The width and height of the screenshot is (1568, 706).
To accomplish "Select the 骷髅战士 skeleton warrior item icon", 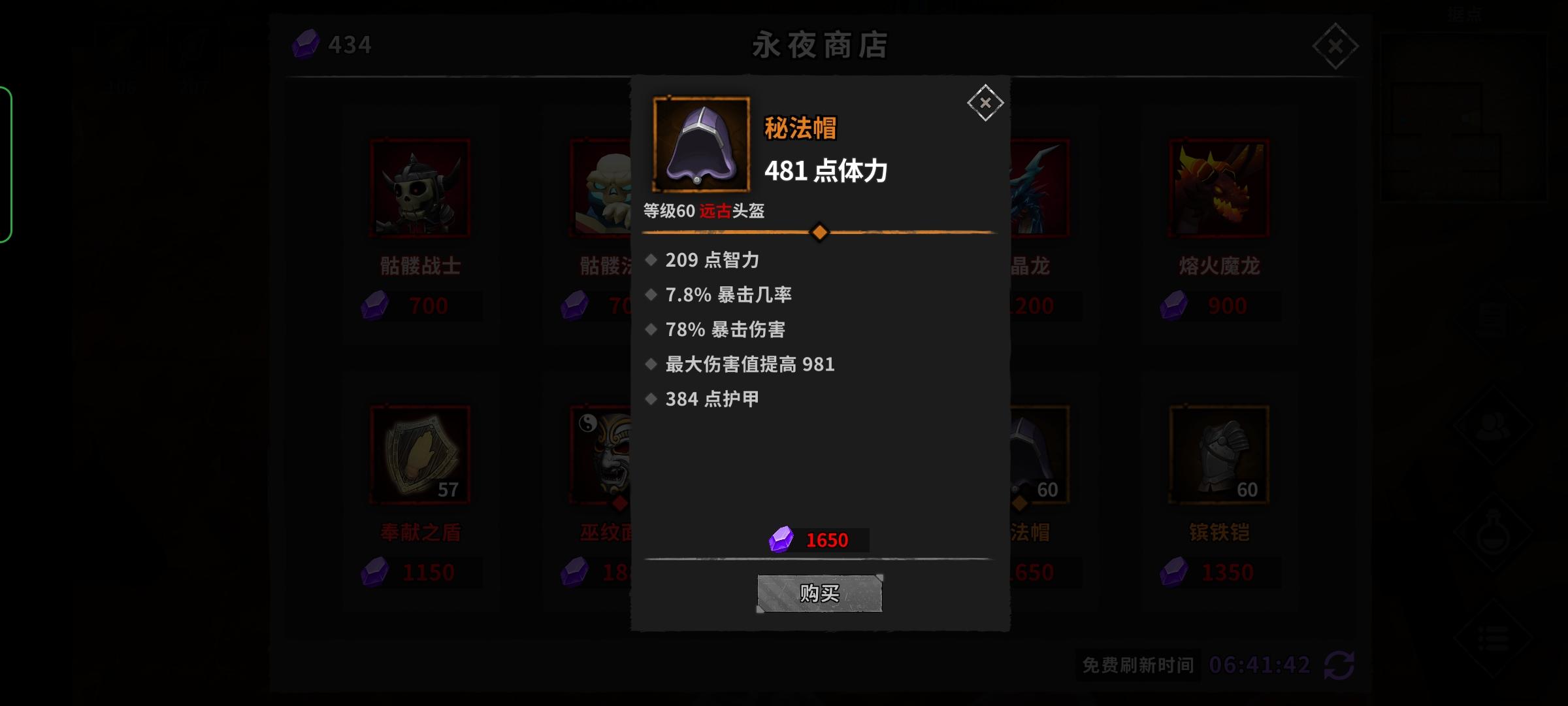I will (420, 188).
